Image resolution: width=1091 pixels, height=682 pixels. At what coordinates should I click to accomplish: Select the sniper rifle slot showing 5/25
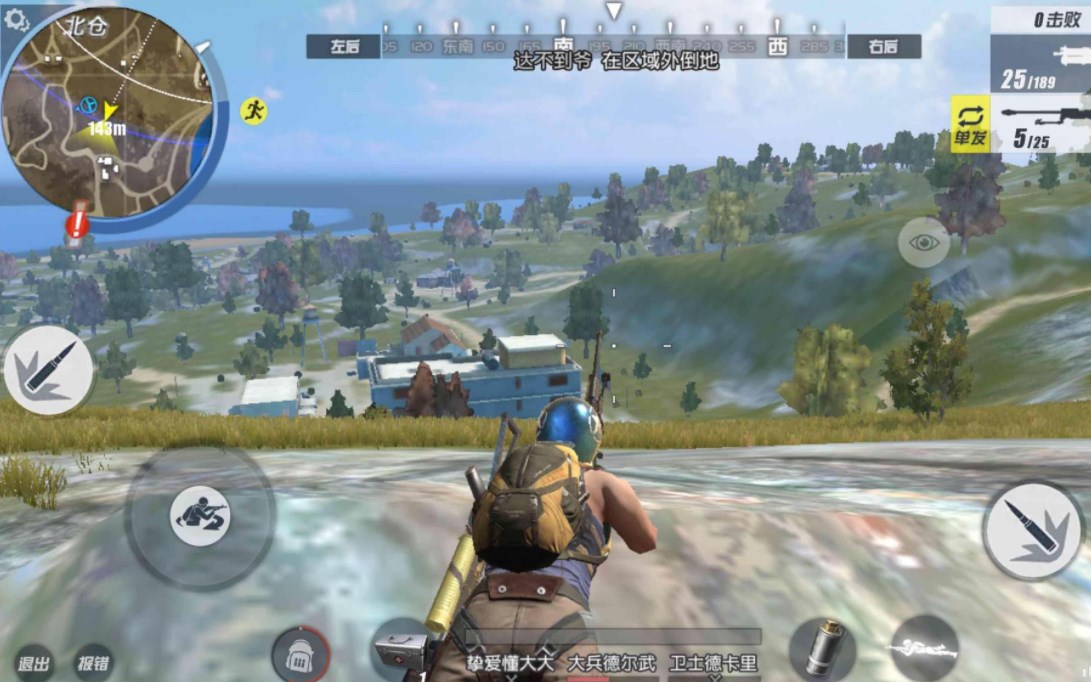click(x=1042, y=124)
